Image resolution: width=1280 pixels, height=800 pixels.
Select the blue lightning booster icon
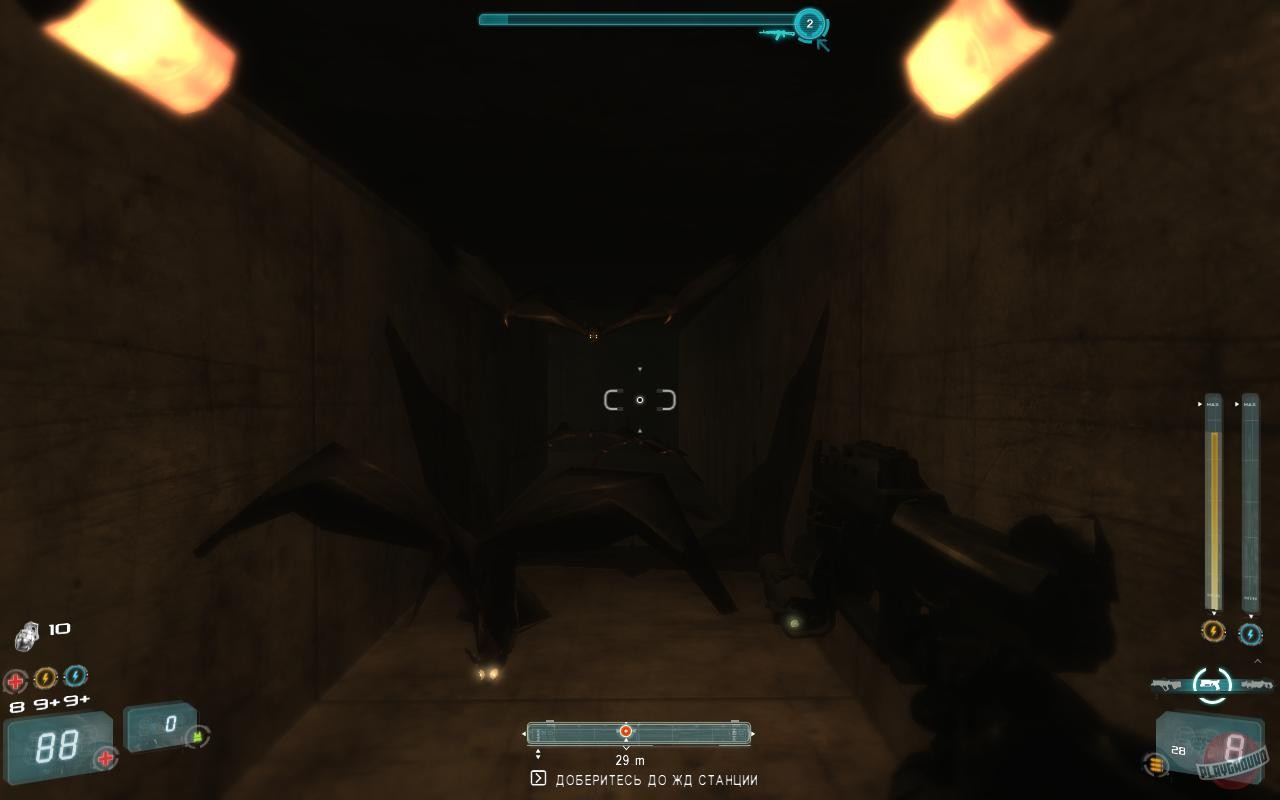point(74,677)
